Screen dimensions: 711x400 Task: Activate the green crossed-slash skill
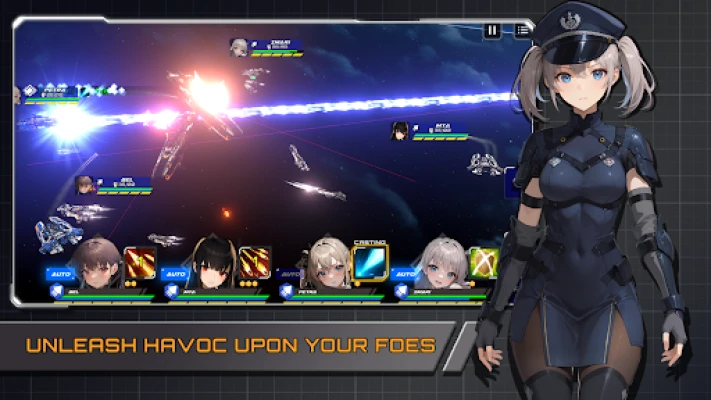click(x=484, y=263)
